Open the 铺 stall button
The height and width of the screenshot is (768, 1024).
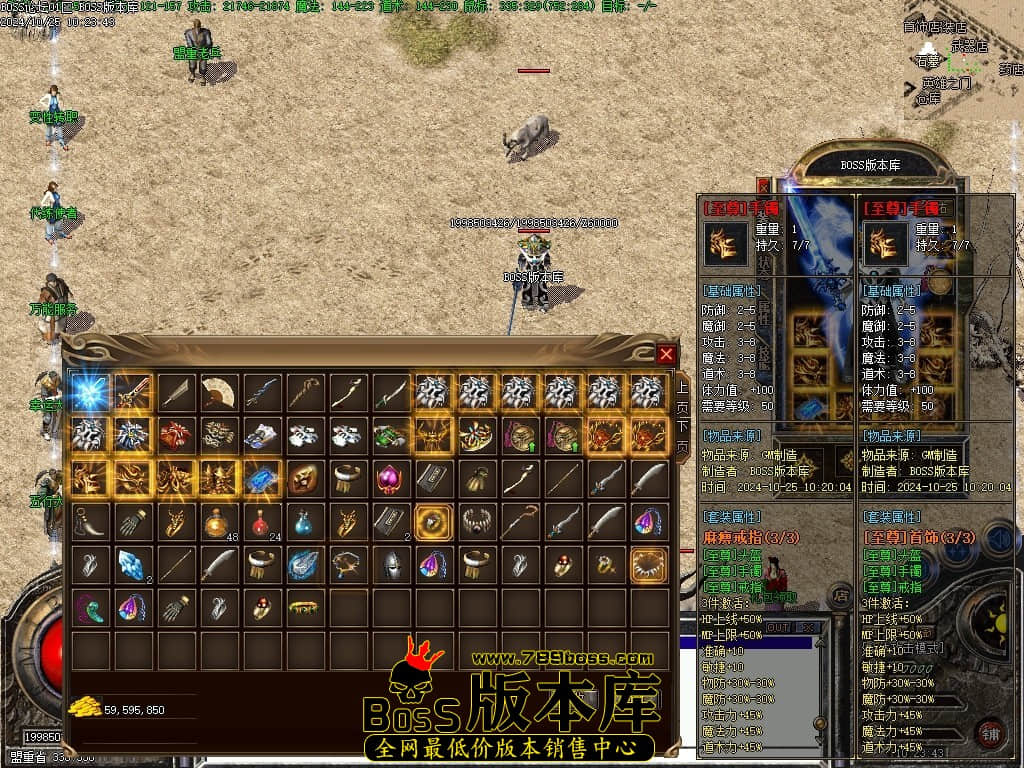(x=990, y=733)
